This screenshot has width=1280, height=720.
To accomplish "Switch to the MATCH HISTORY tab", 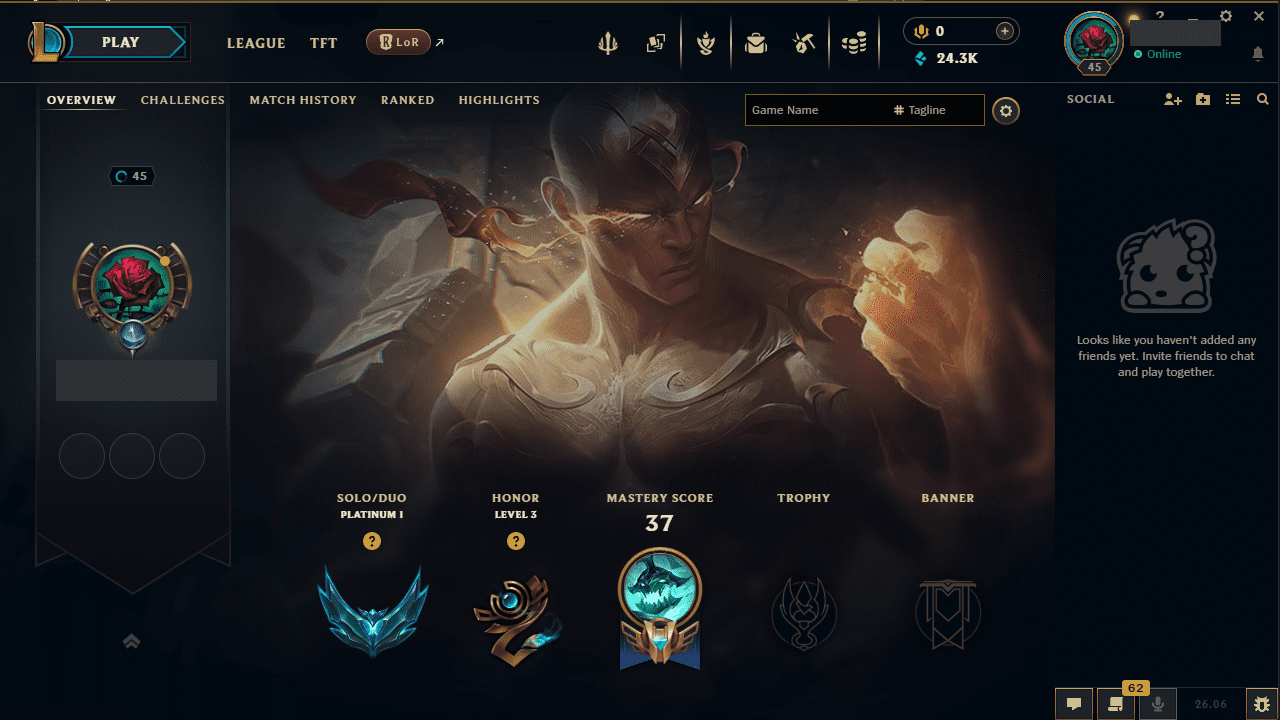I will pyautogui.click(x=303, y=100).
